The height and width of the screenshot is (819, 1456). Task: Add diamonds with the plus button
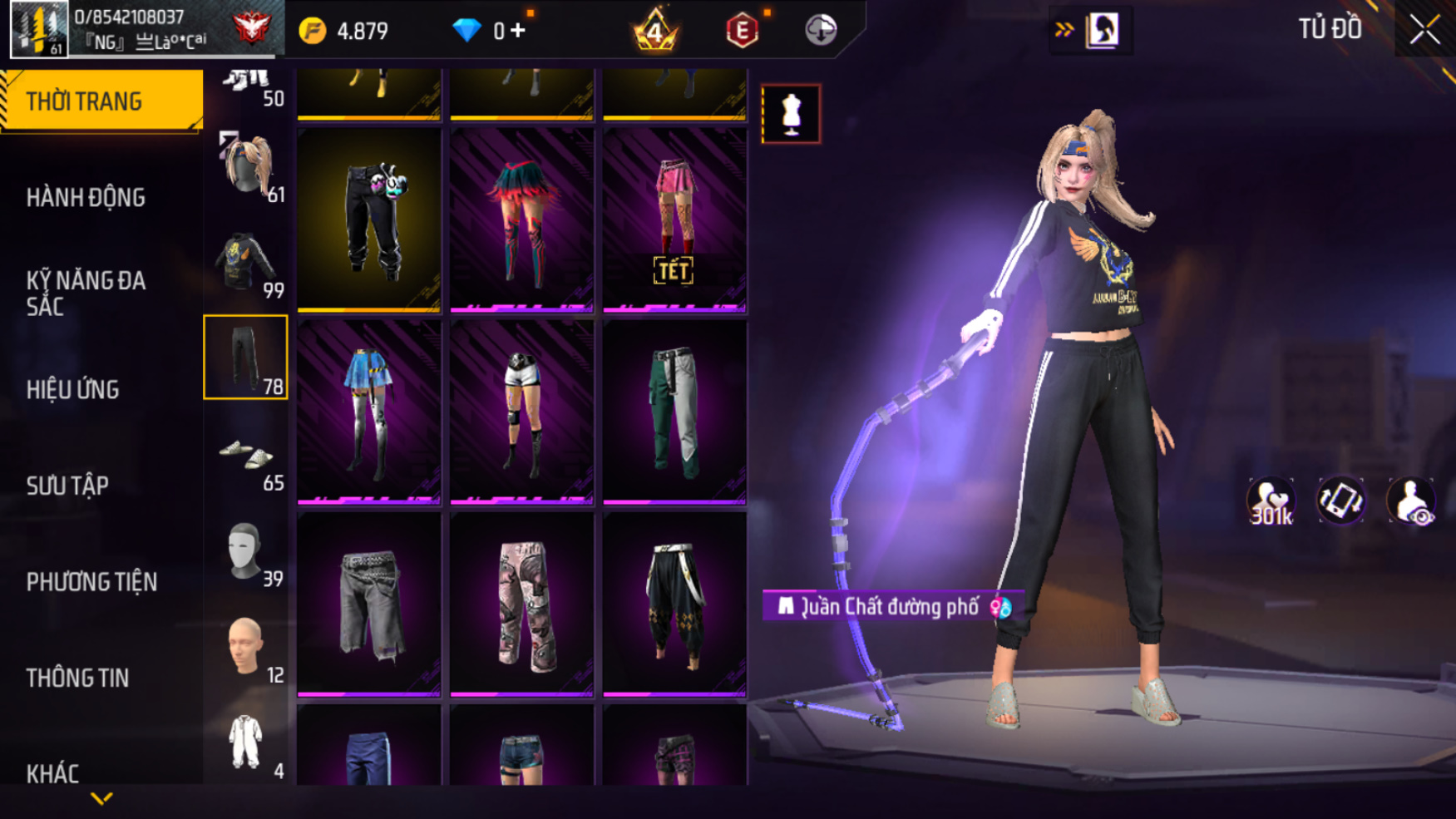[x=518, y=31]
